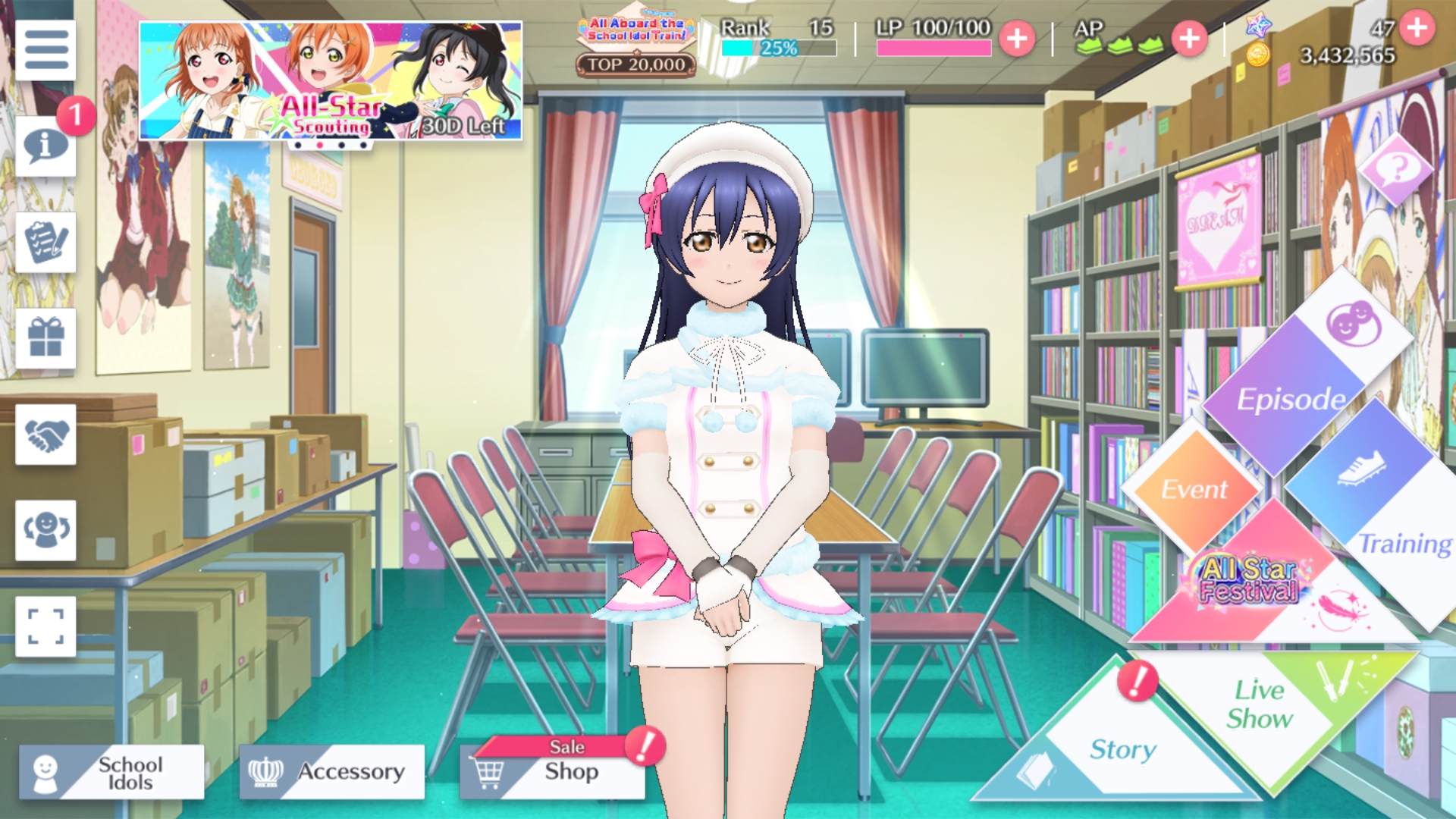Open the Accessory menu
This screenshot has height=819, width=1456.
[332, 772]
